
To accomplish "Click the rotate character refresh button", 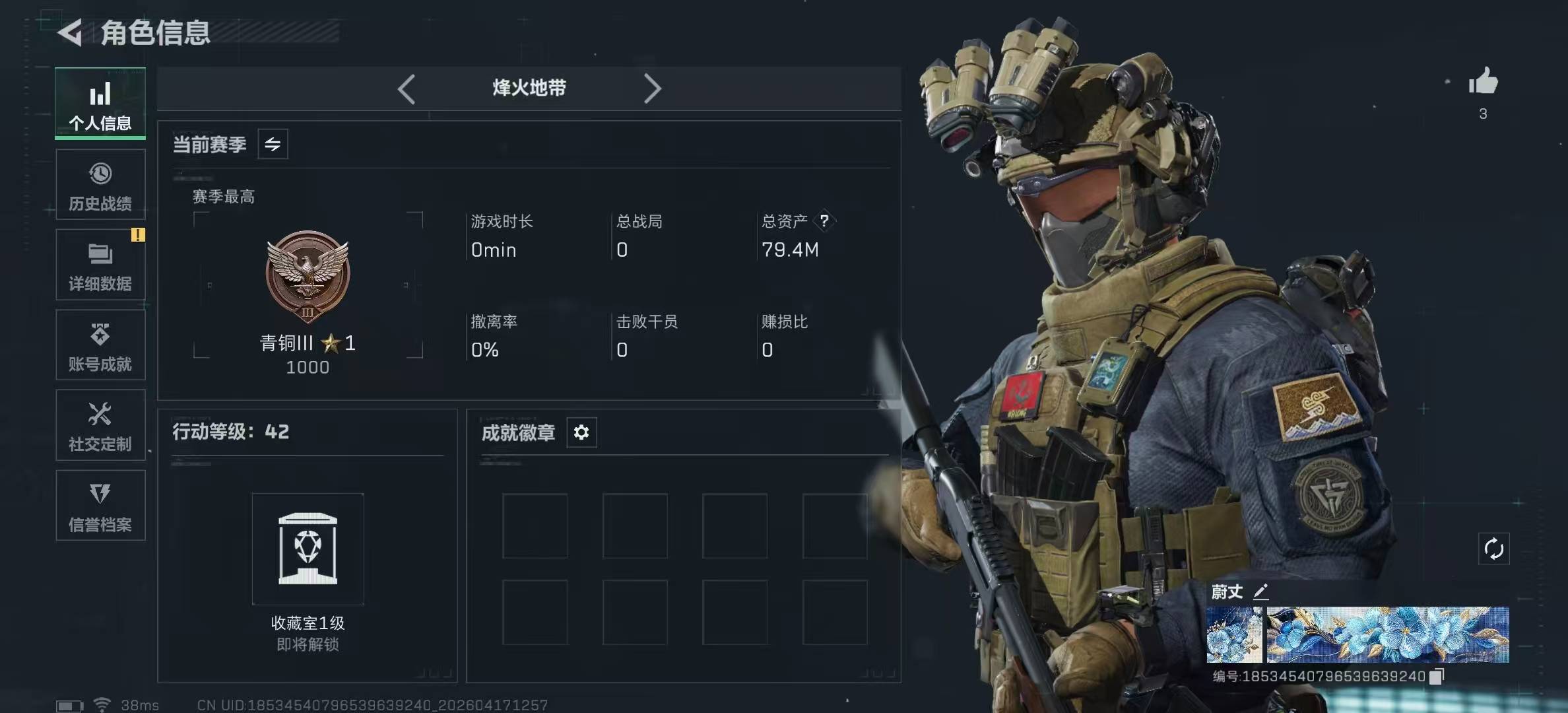I will point(1493,549).
